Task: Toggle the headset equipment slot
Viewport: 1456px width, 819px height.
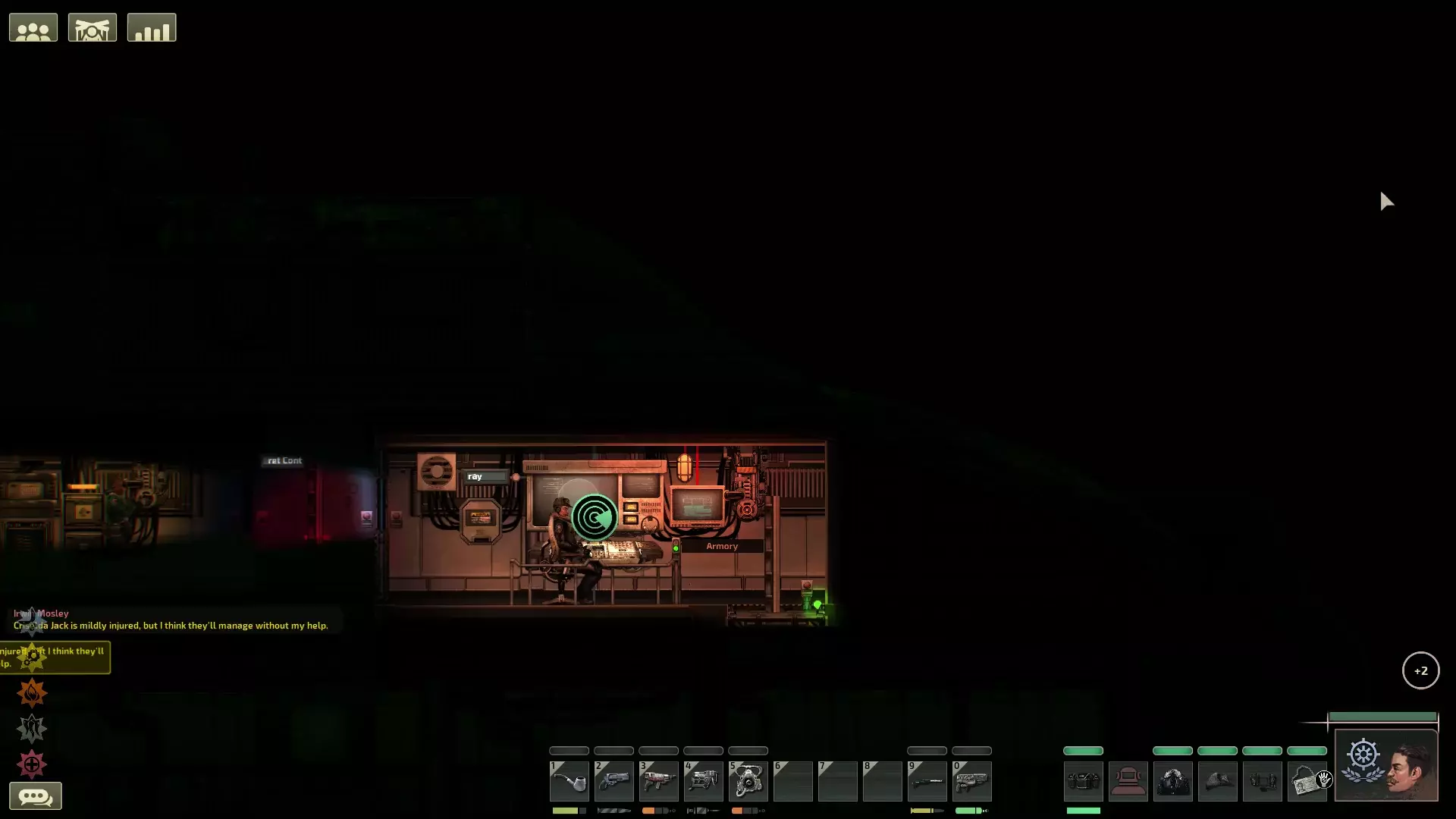Action: [x=1263, y=781]
